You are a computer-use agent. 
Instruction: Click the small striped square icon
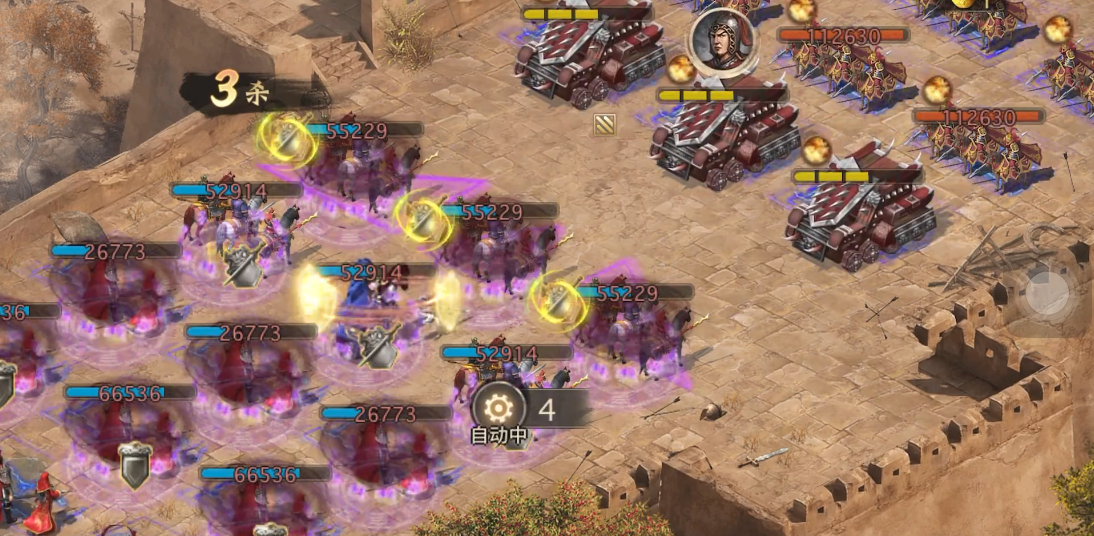click(x=604, y=124)
